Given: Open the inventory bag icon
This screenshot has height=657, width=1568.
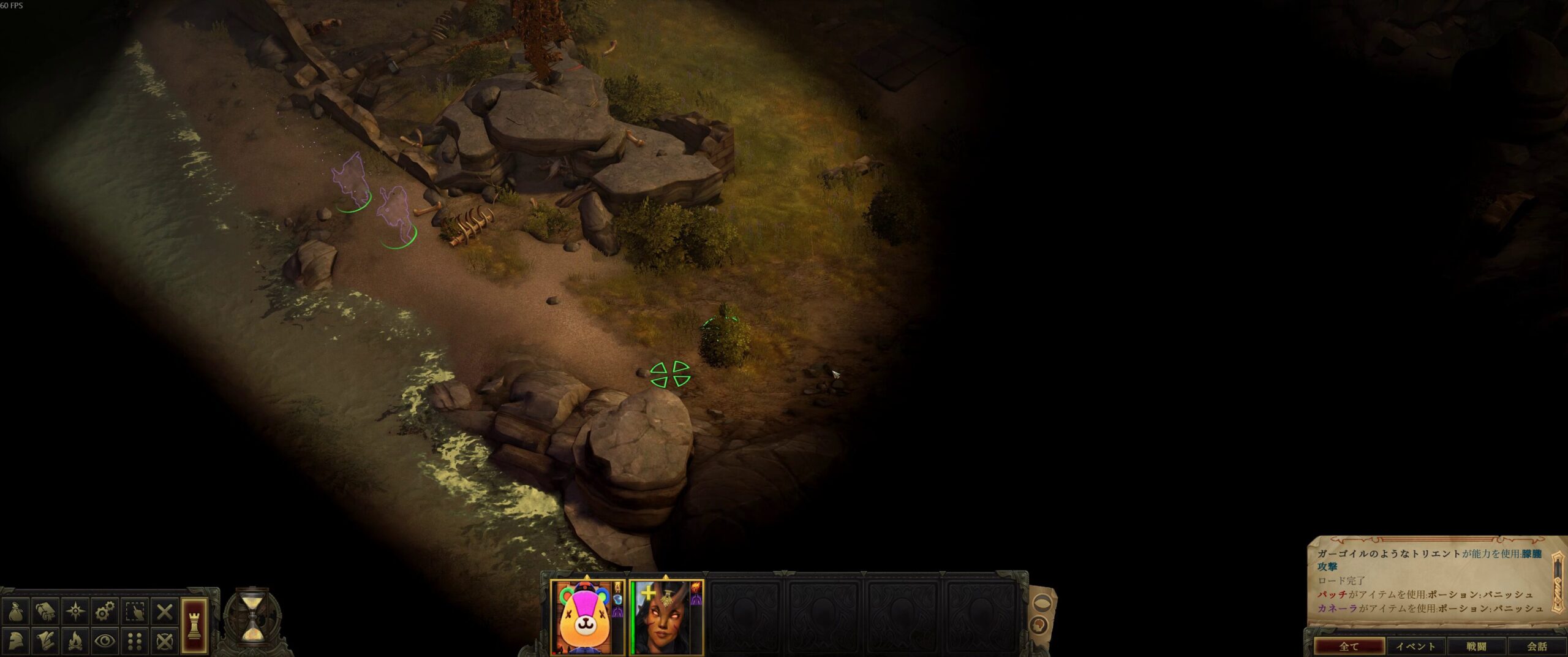Looking at the screenshot, I should pos(15,611).
